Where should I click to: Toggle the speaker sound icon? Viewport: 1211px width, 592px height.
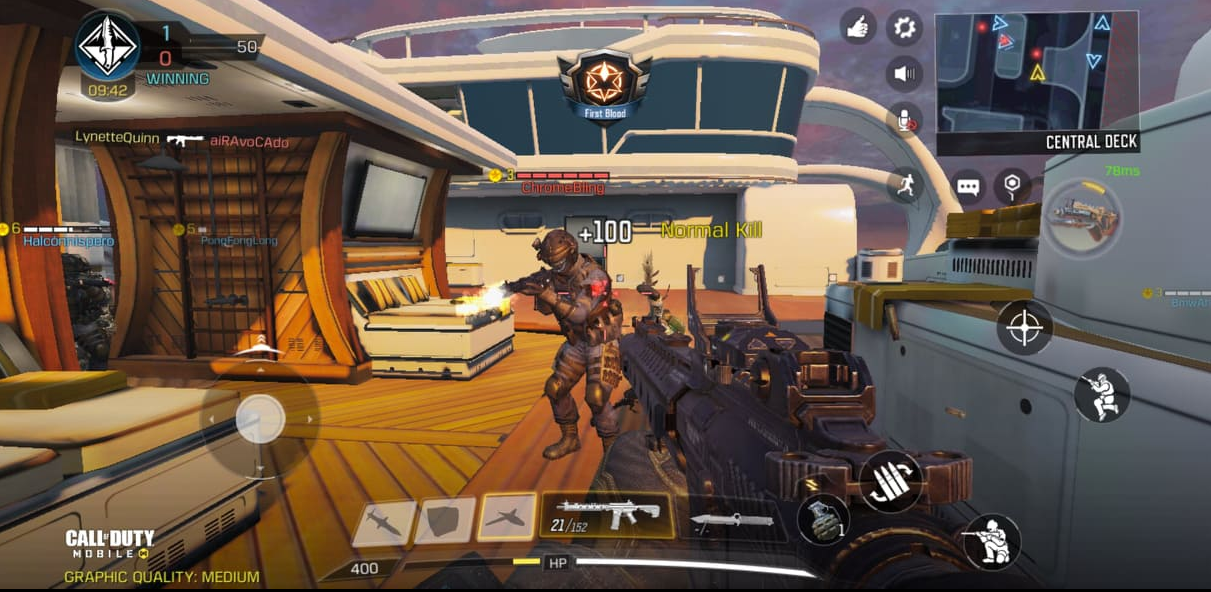tap(904, 73)
